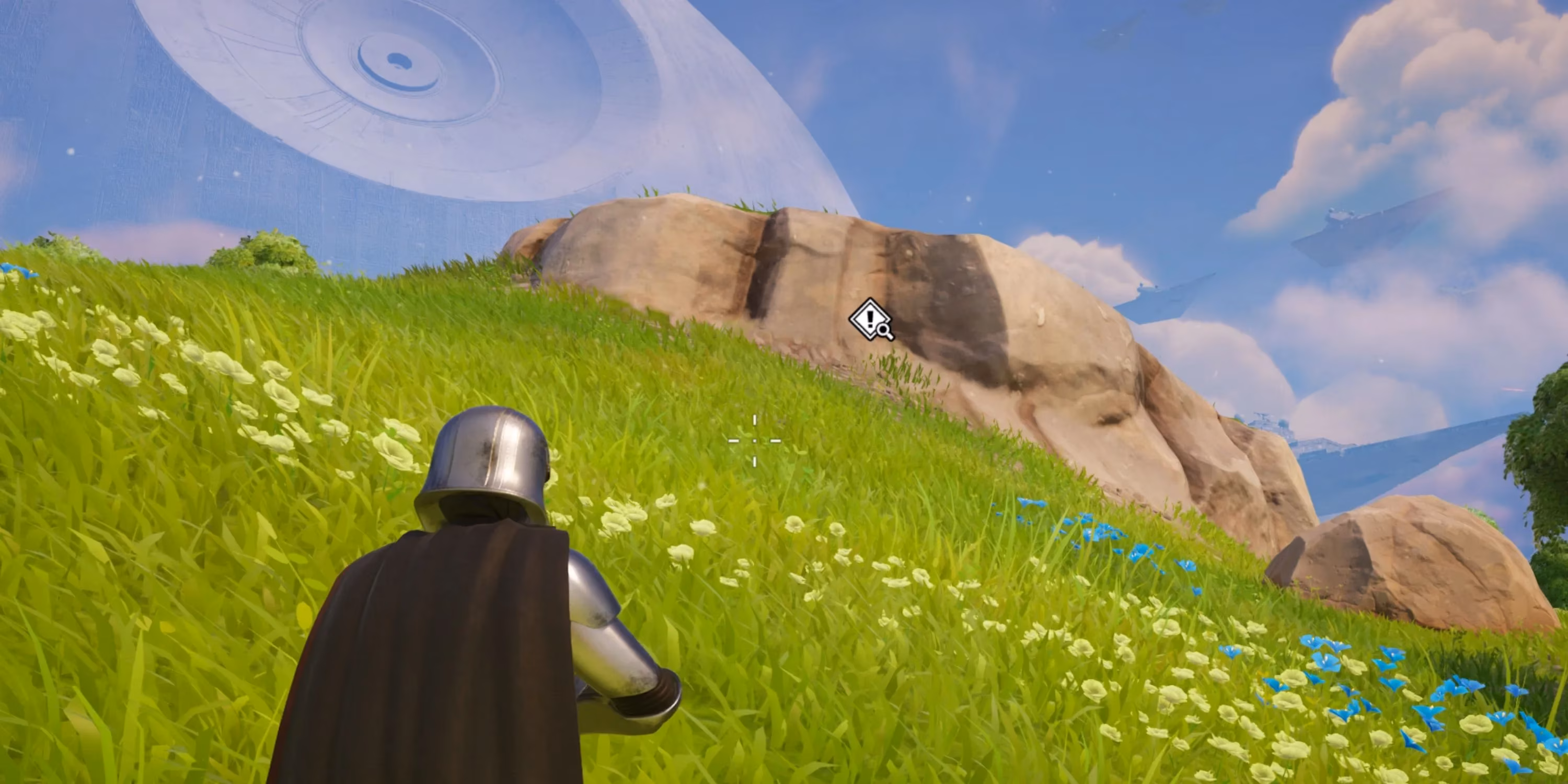Click the center crosshair reticle
Viewport: 1568px width, 784px height.
[x=755, y=441]
